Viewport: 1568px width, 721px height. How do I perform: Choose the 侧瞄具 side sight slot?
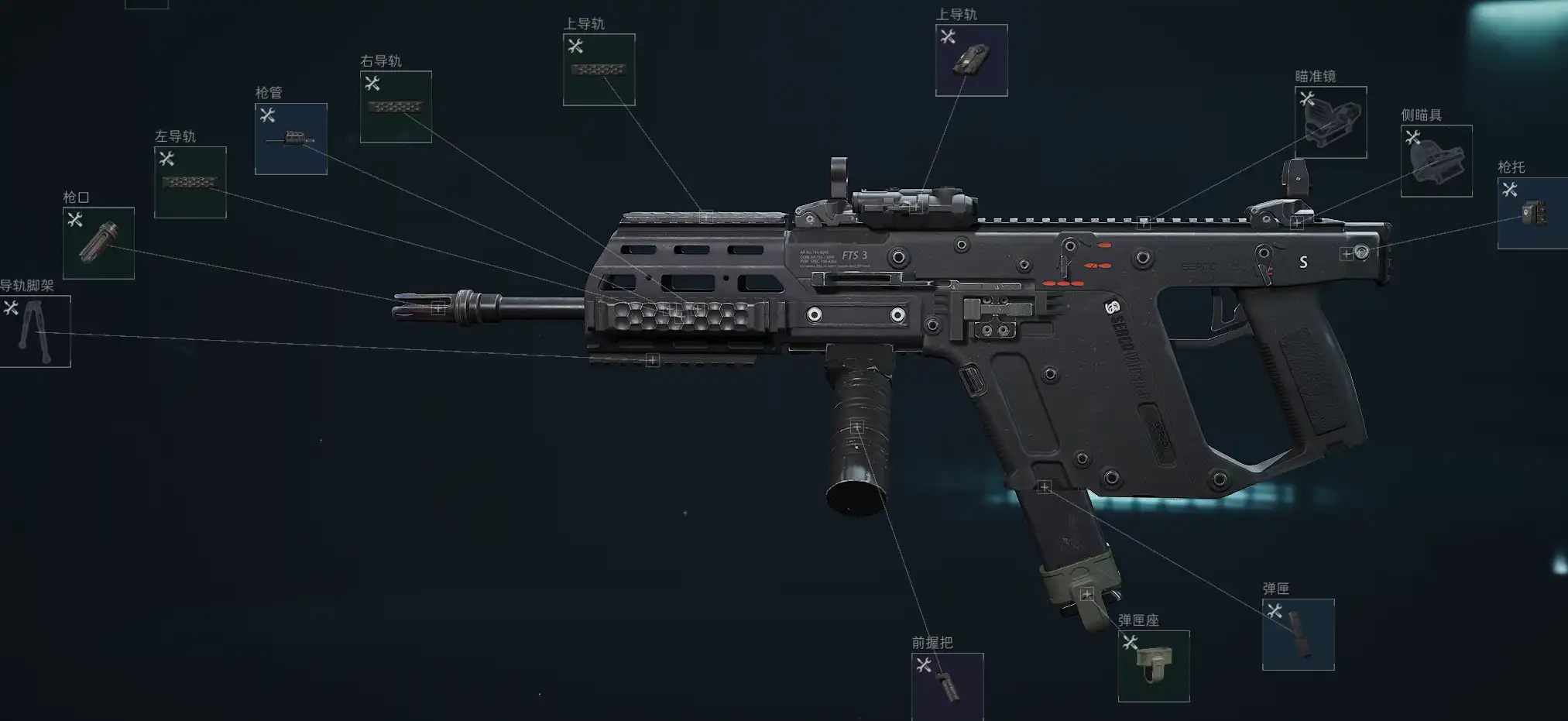(1436, 161)
